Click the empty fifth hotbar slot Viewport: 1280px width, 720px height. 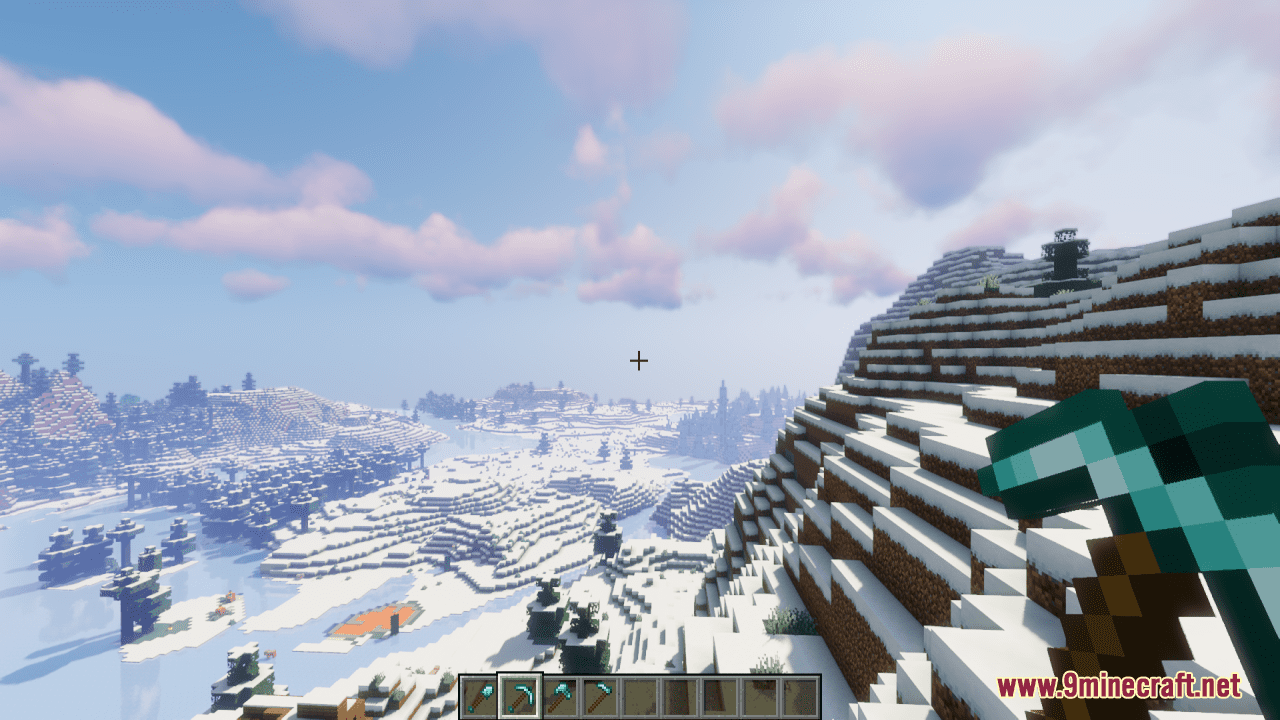tap(642, 697)
